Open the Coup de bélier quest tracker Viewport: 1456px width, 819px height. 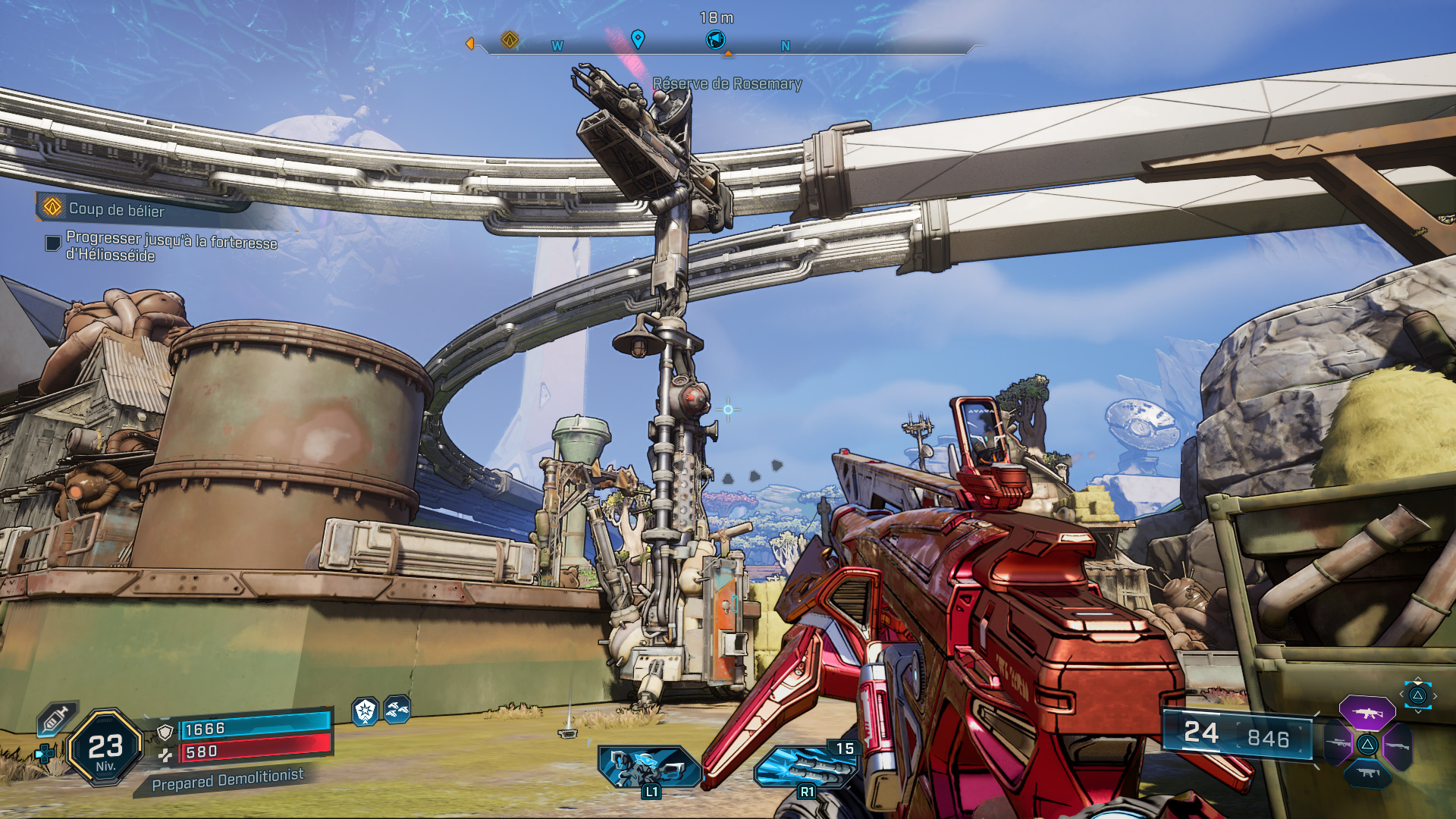coord(116,209)
